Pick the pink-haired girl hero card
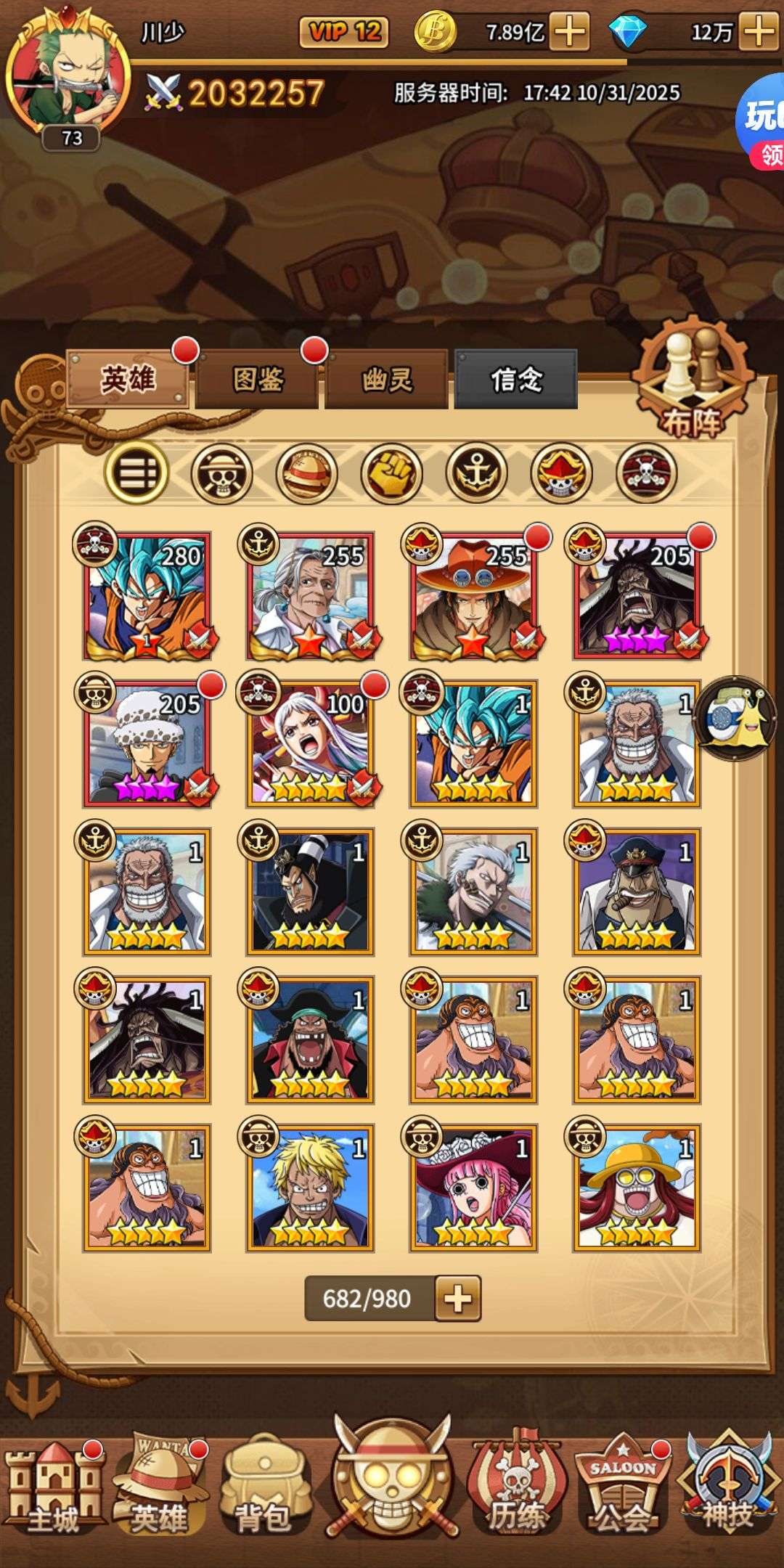Screen dimensions: 784x1568 [473, 1188]
